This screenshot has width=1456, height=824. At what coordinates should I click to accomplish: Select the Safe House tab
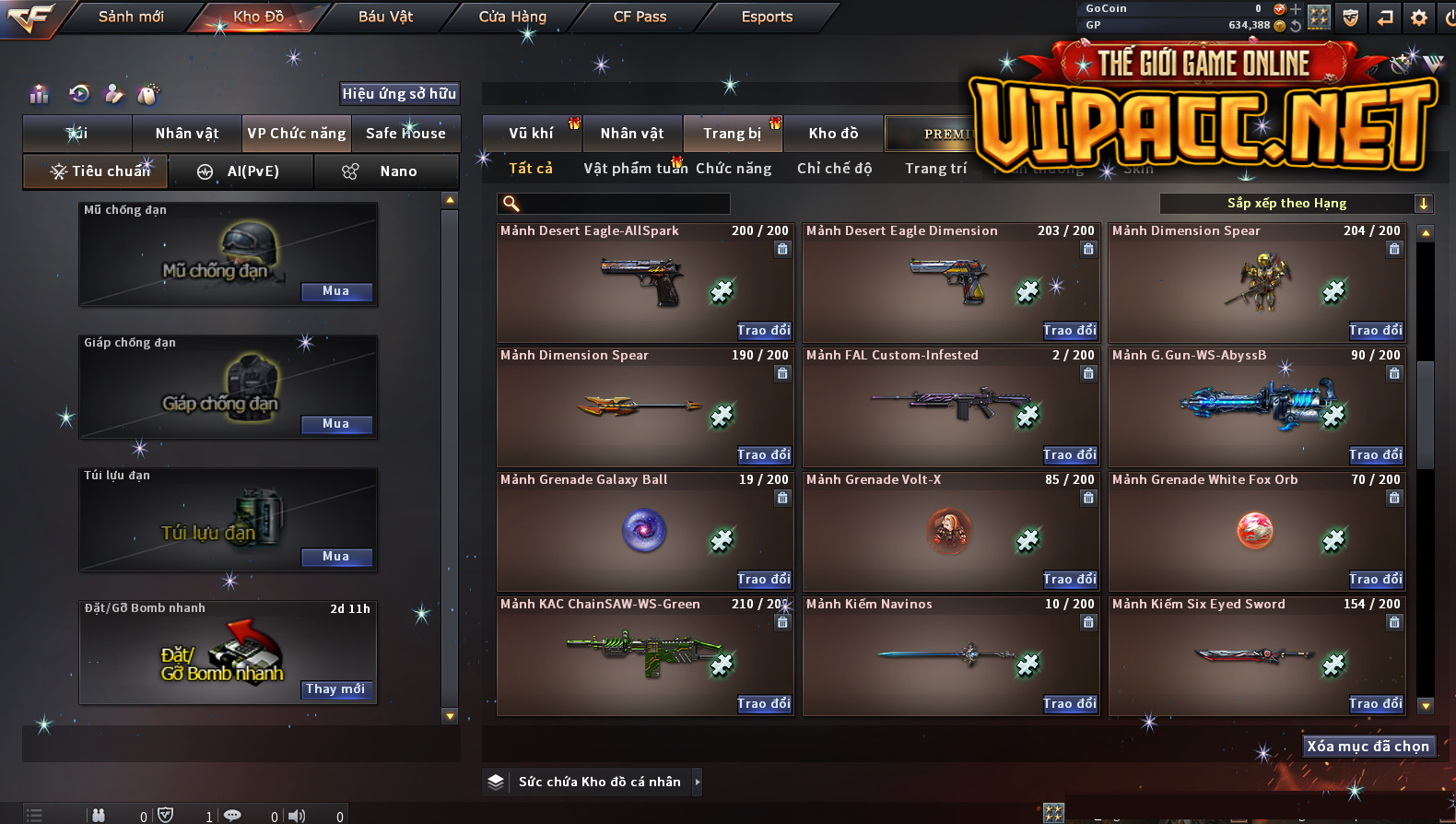(x=405, y=134)
